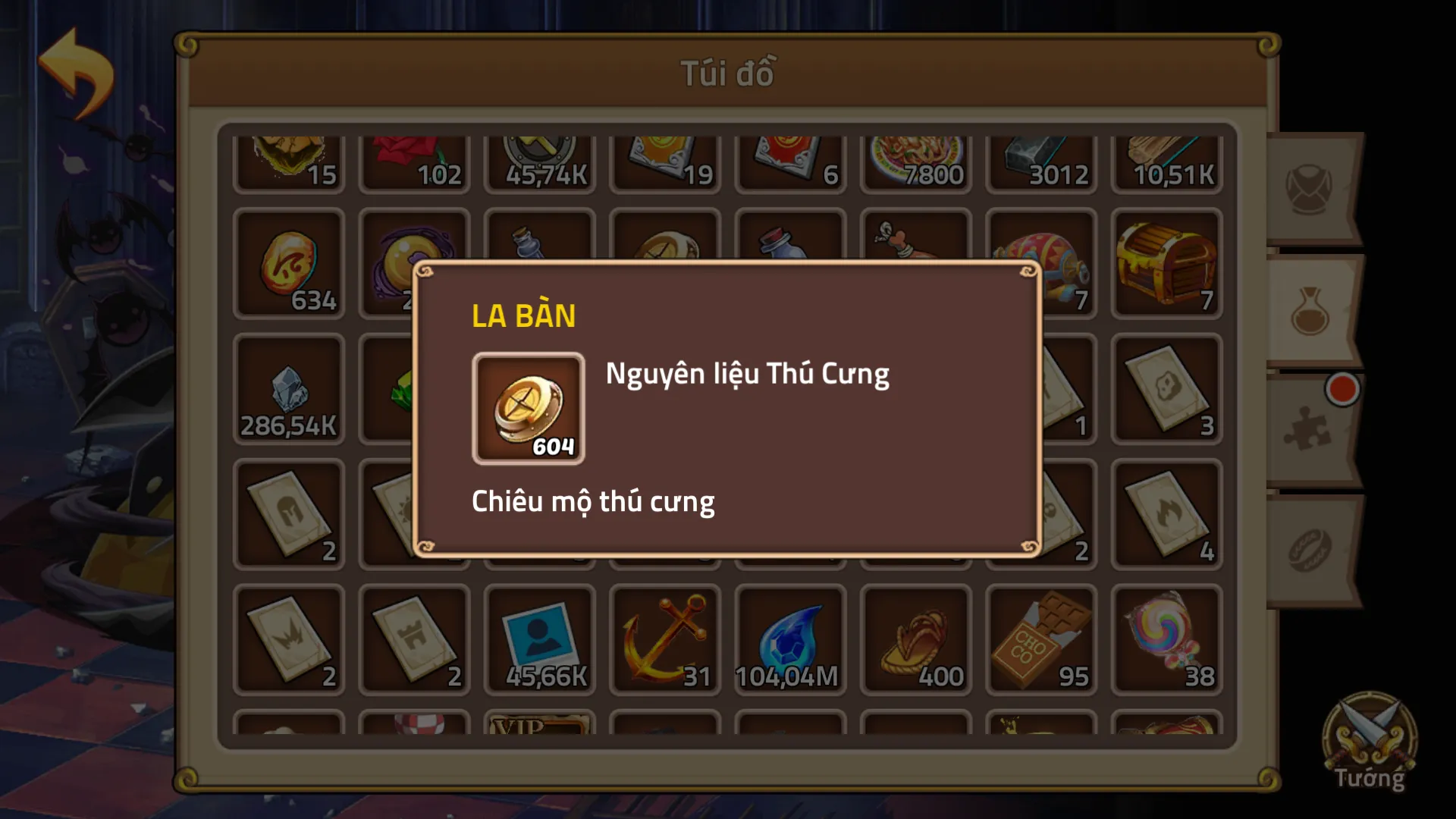Click the red notification dot on puzzle tab
Screen dimensions: 1456x819
click(x=1344, y=388)
